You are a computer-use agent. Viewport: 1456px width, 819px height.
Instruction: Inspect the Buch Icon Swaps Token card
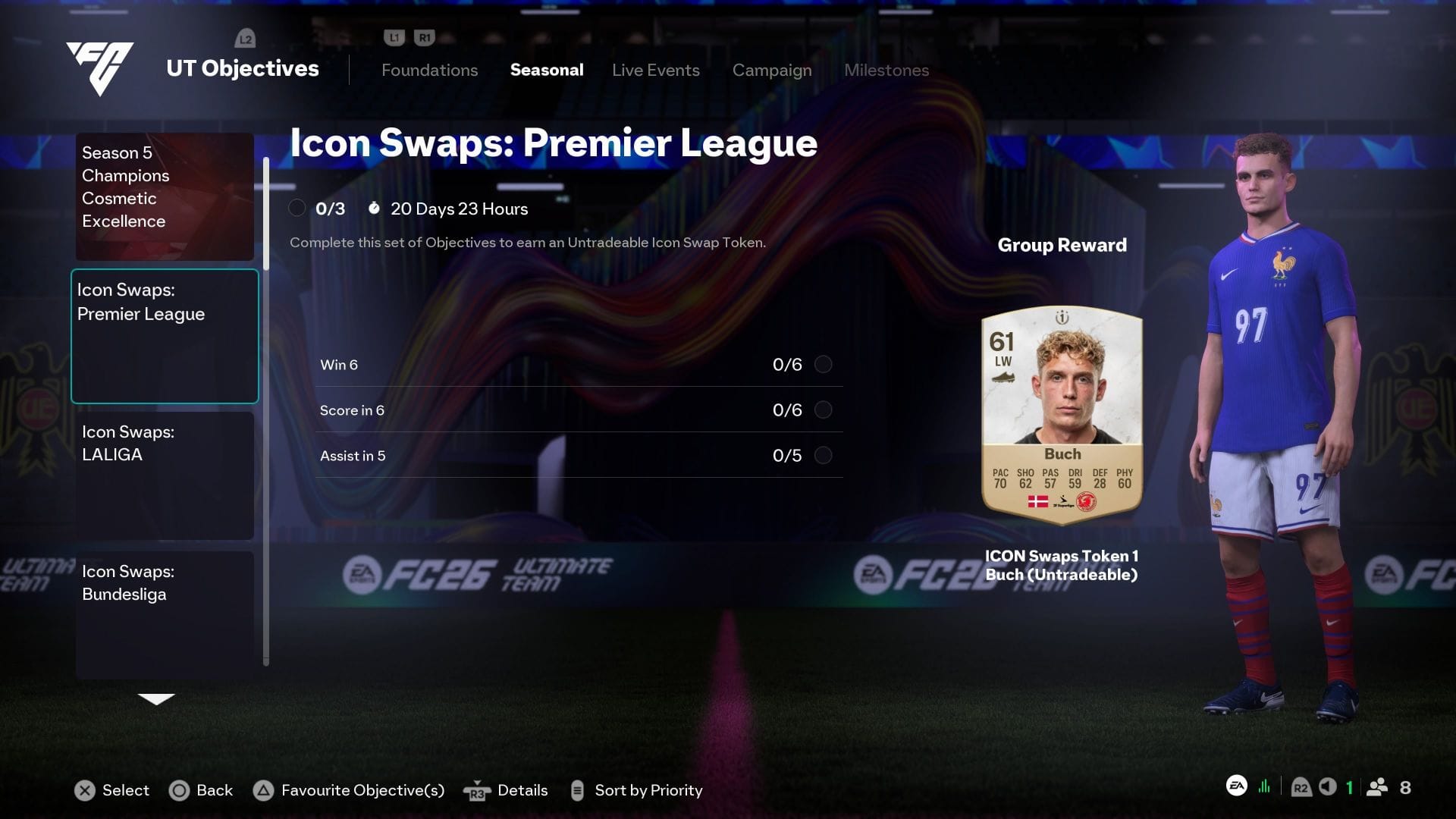coord(1062,415)
